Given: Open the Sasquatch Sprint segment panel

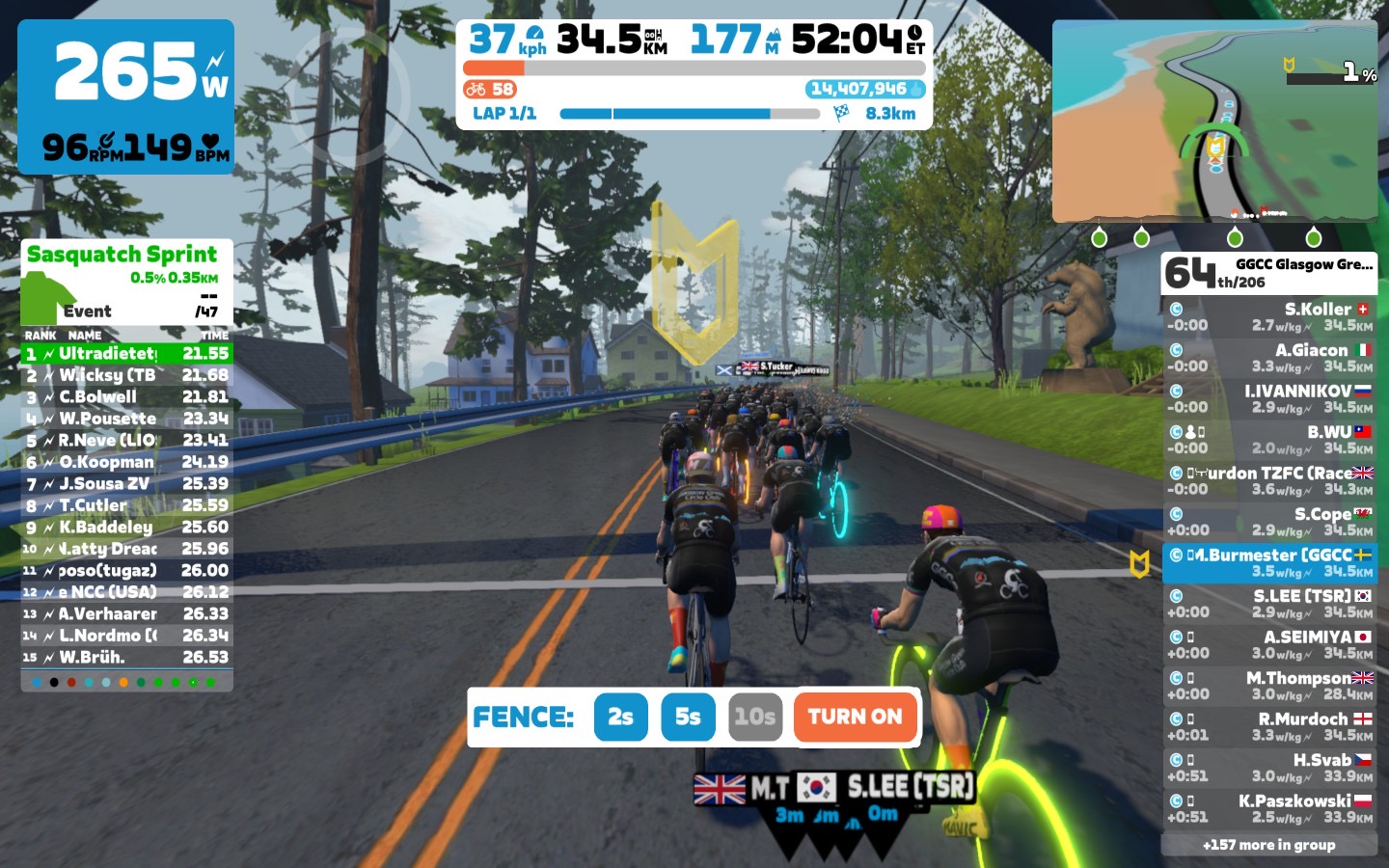Looking at the screenshot, I should [x=126, y=283].
